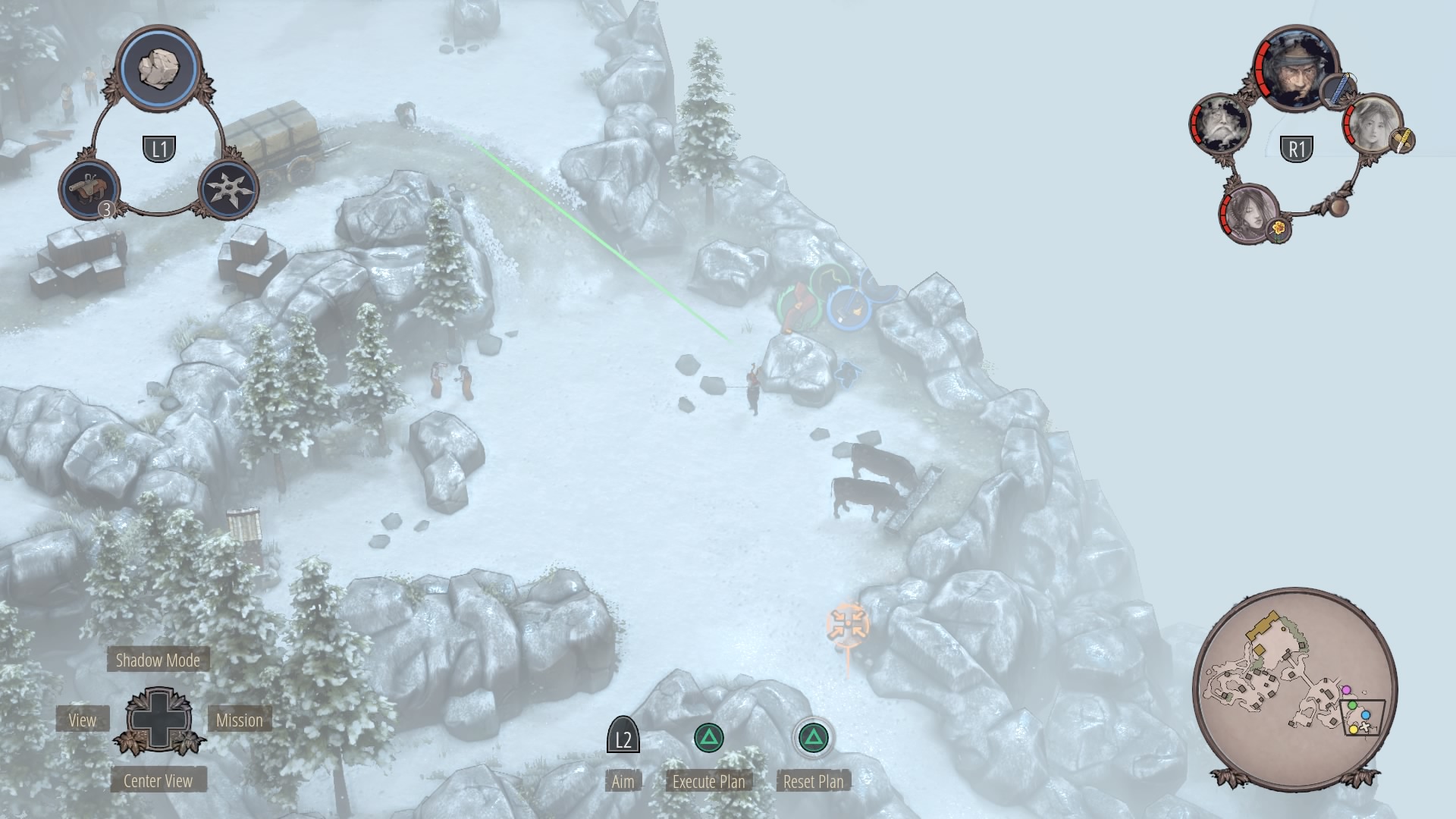Select the matchlock gun ability

tap(89, 189)
